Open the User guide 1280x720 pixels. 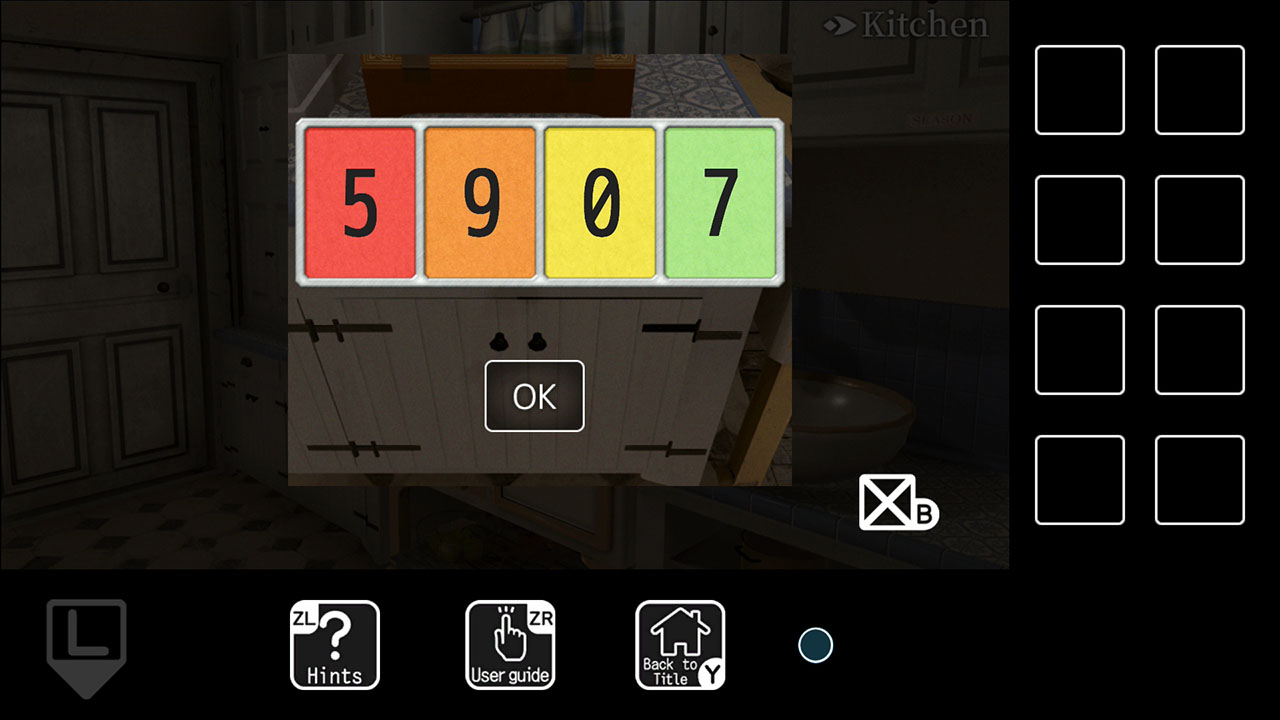pos(510,645)
